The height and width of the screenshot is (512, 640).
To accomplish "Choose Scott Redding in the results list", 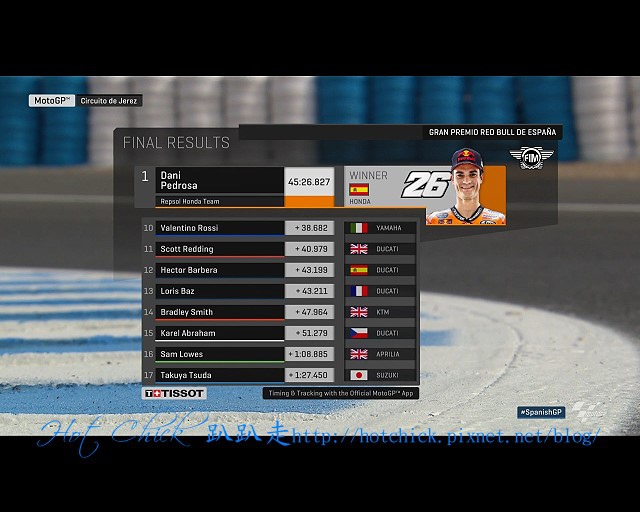I will click(x=220, y=249).
